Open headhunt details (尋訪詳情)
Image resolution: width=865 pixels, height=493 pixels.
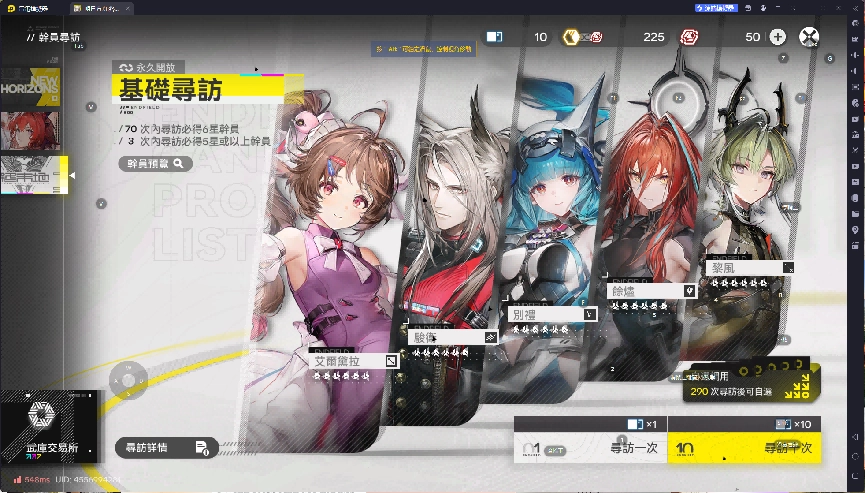click(x=165, y=447)
